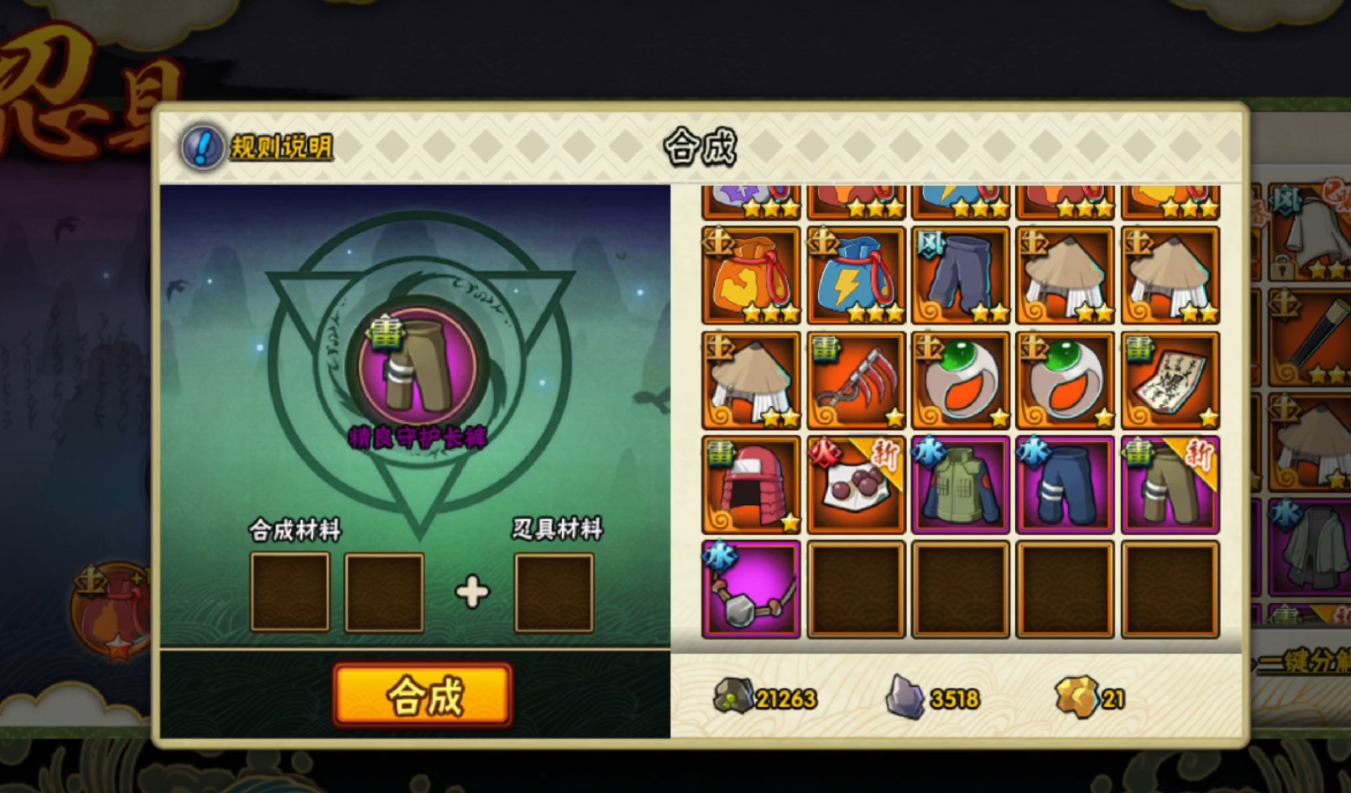
Task: Open the 规则说明 rules explanation
Action: coord(257,148)
